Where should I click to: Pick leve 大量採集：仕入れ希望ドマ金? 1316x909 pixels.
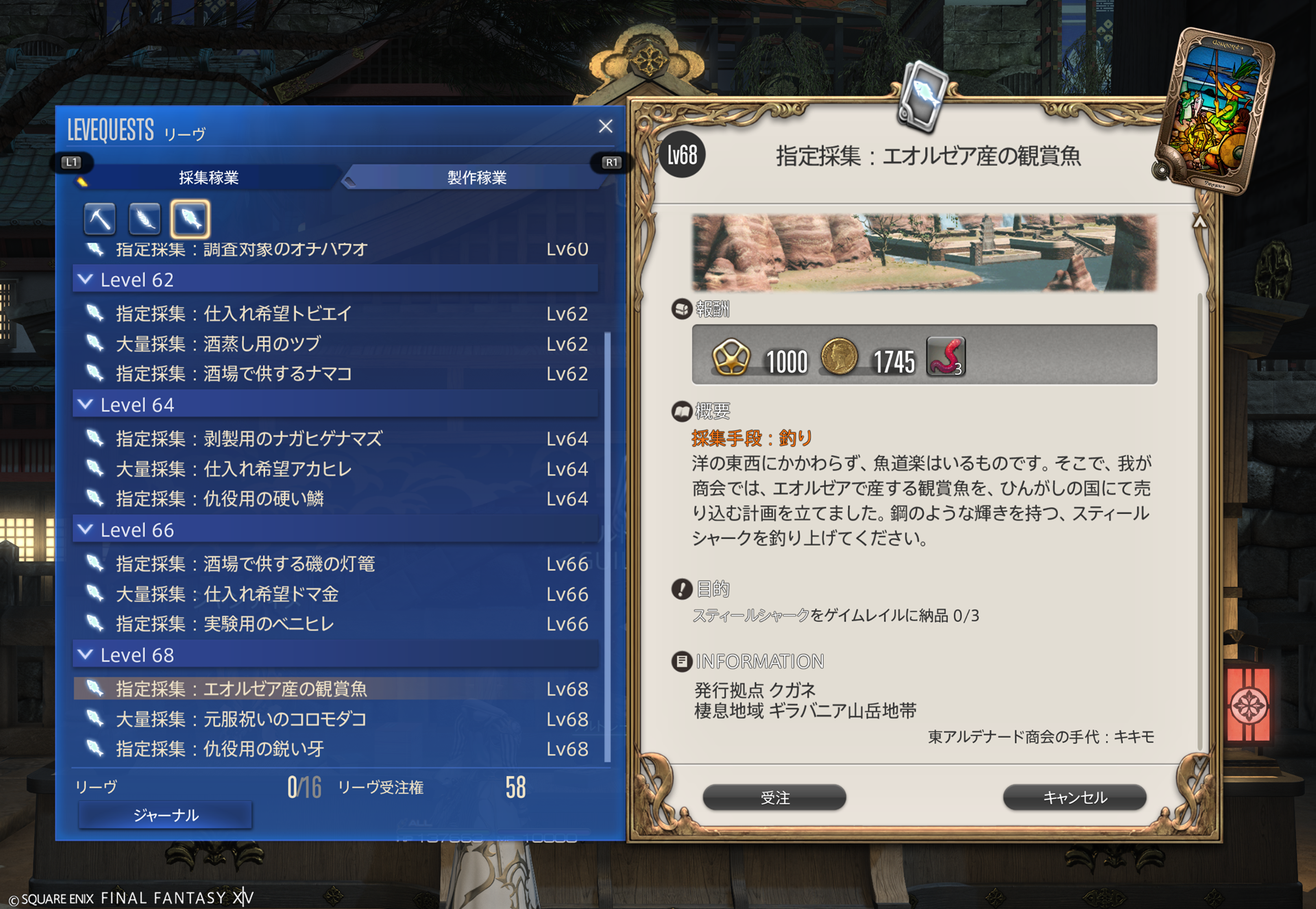(227, 594)
